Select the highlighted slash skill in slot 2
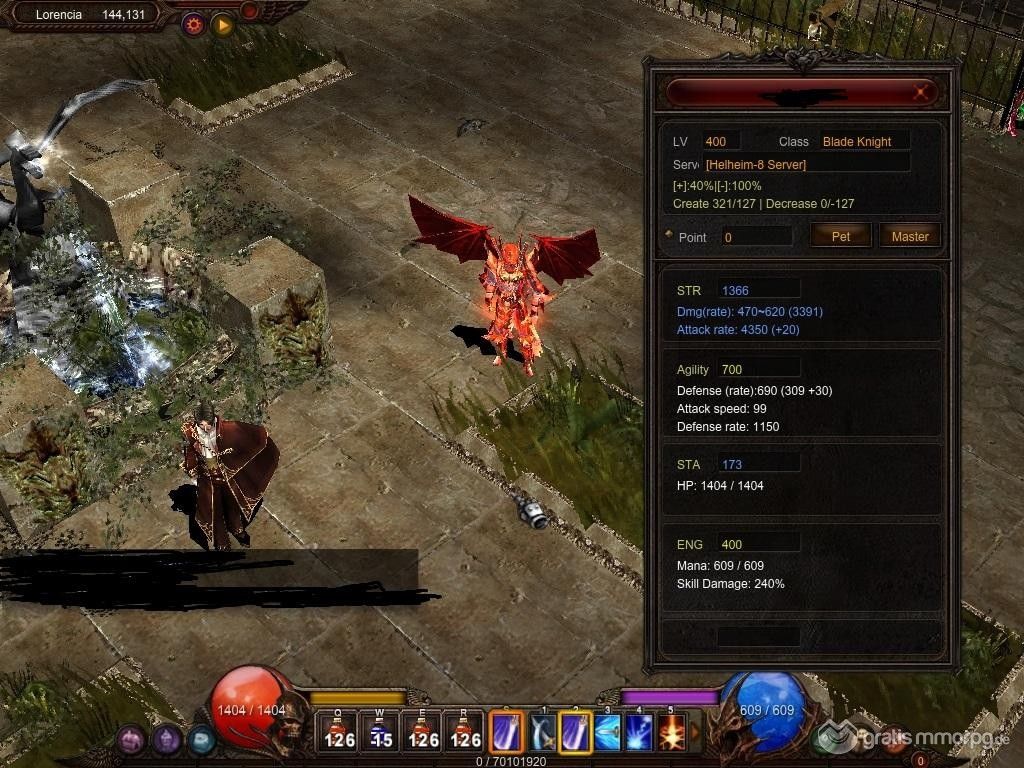 (x=575, y=732)
